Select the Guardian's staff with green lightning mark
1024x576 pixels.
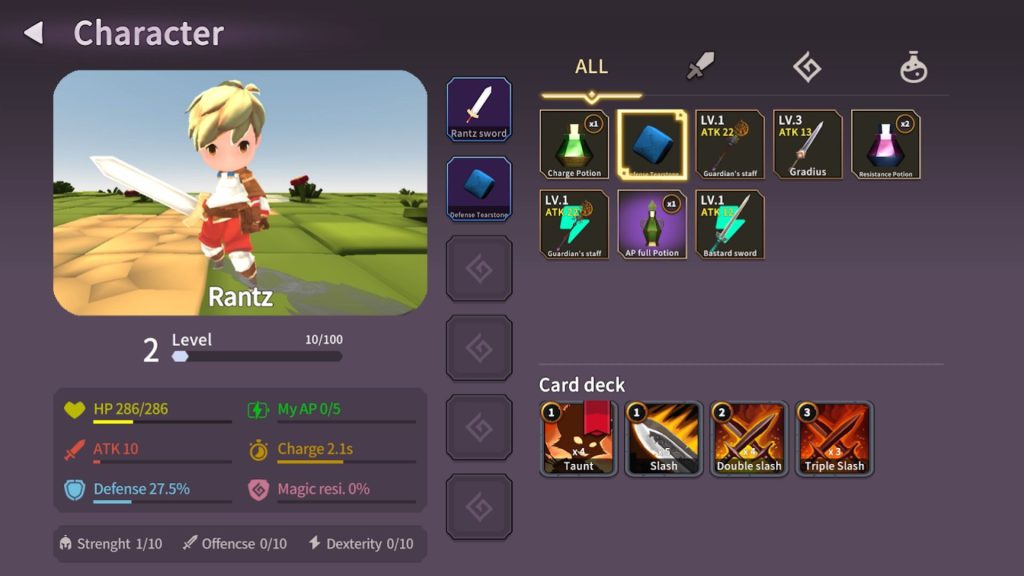coord(574,224)
